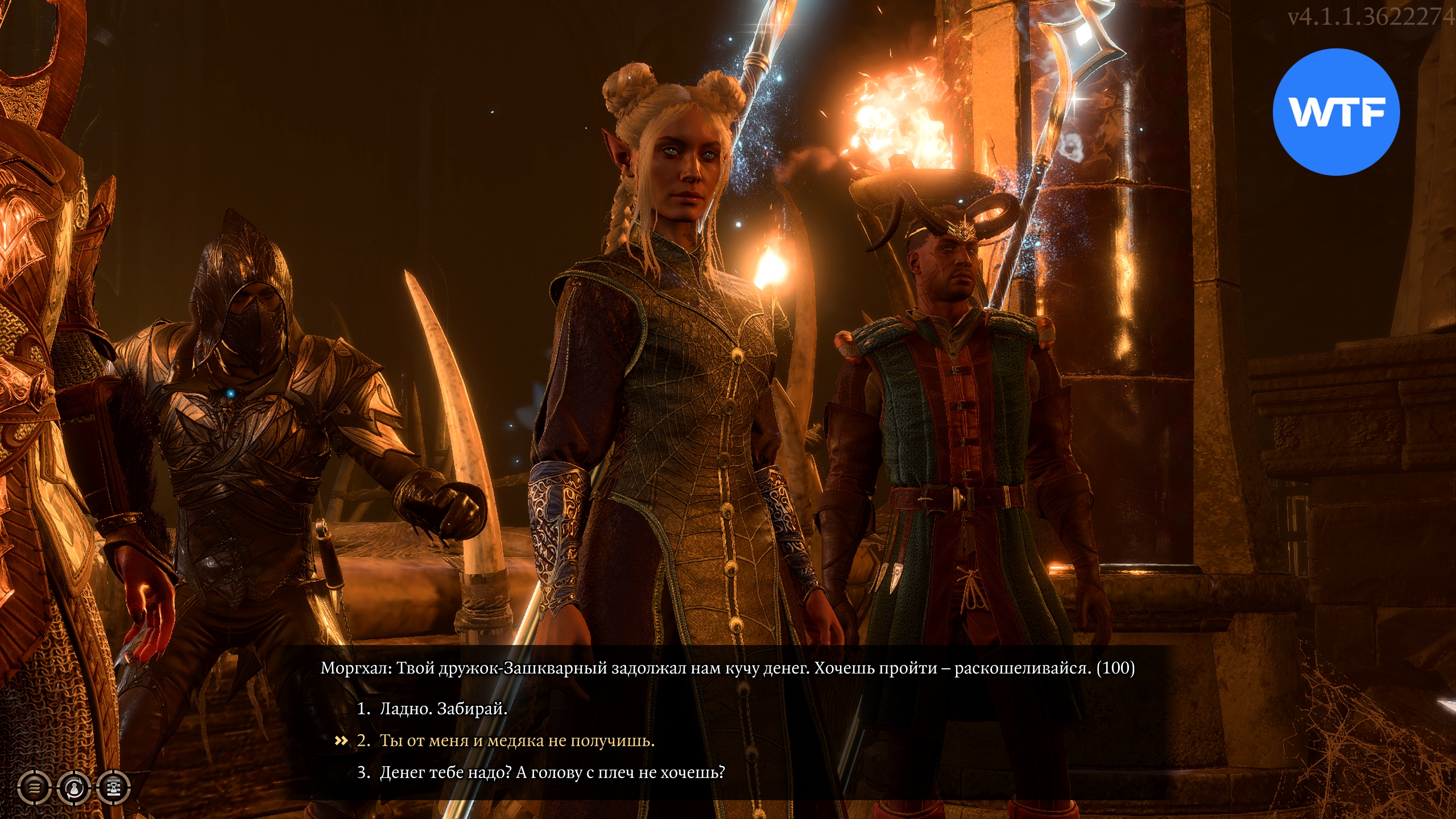Click the blue WTF overlay badge
Viewport: 1456px width, 819px height.
tap(1336, 112)
